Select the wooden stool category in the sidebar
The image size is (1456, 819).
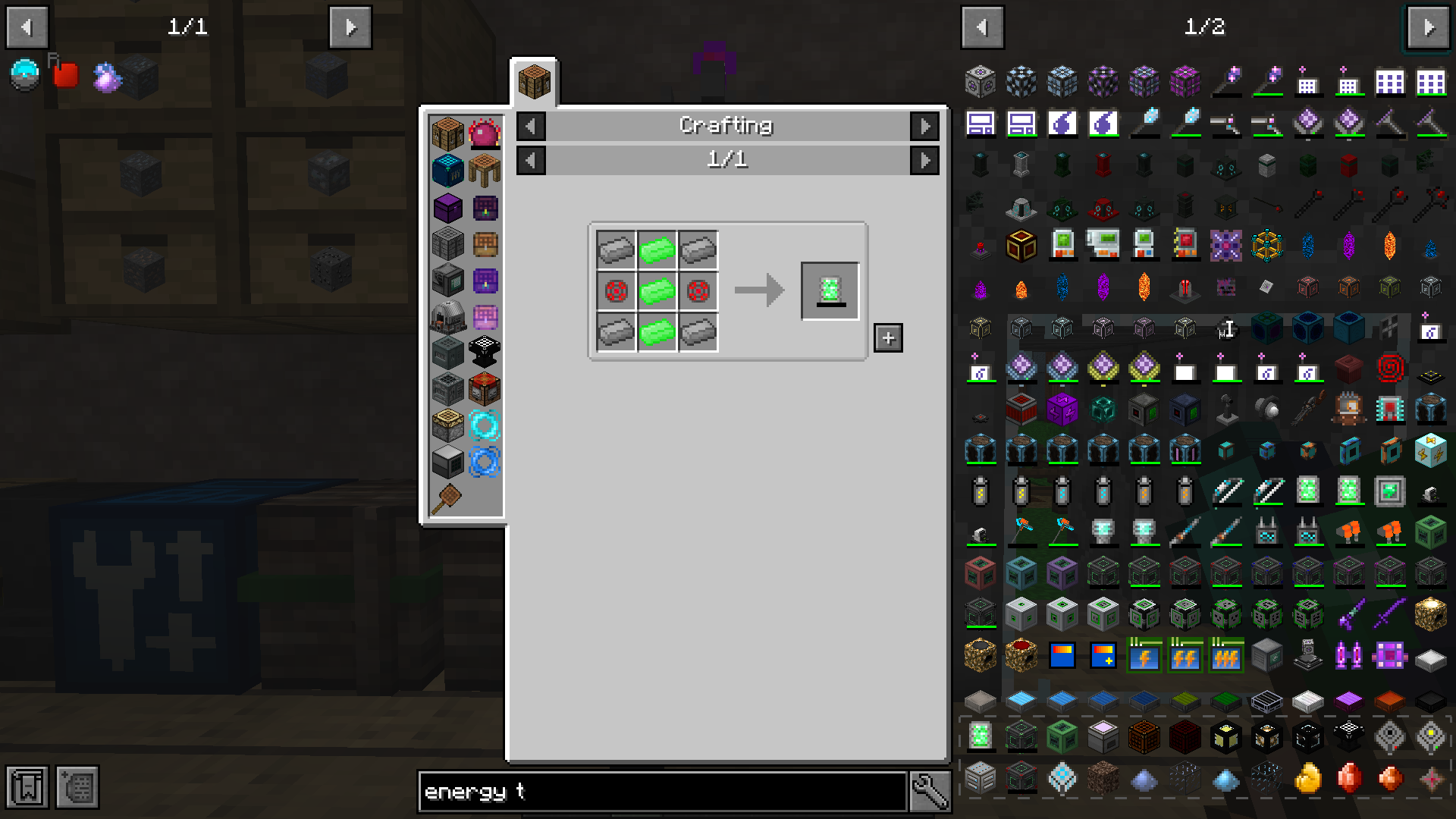(x=485, y=171)
